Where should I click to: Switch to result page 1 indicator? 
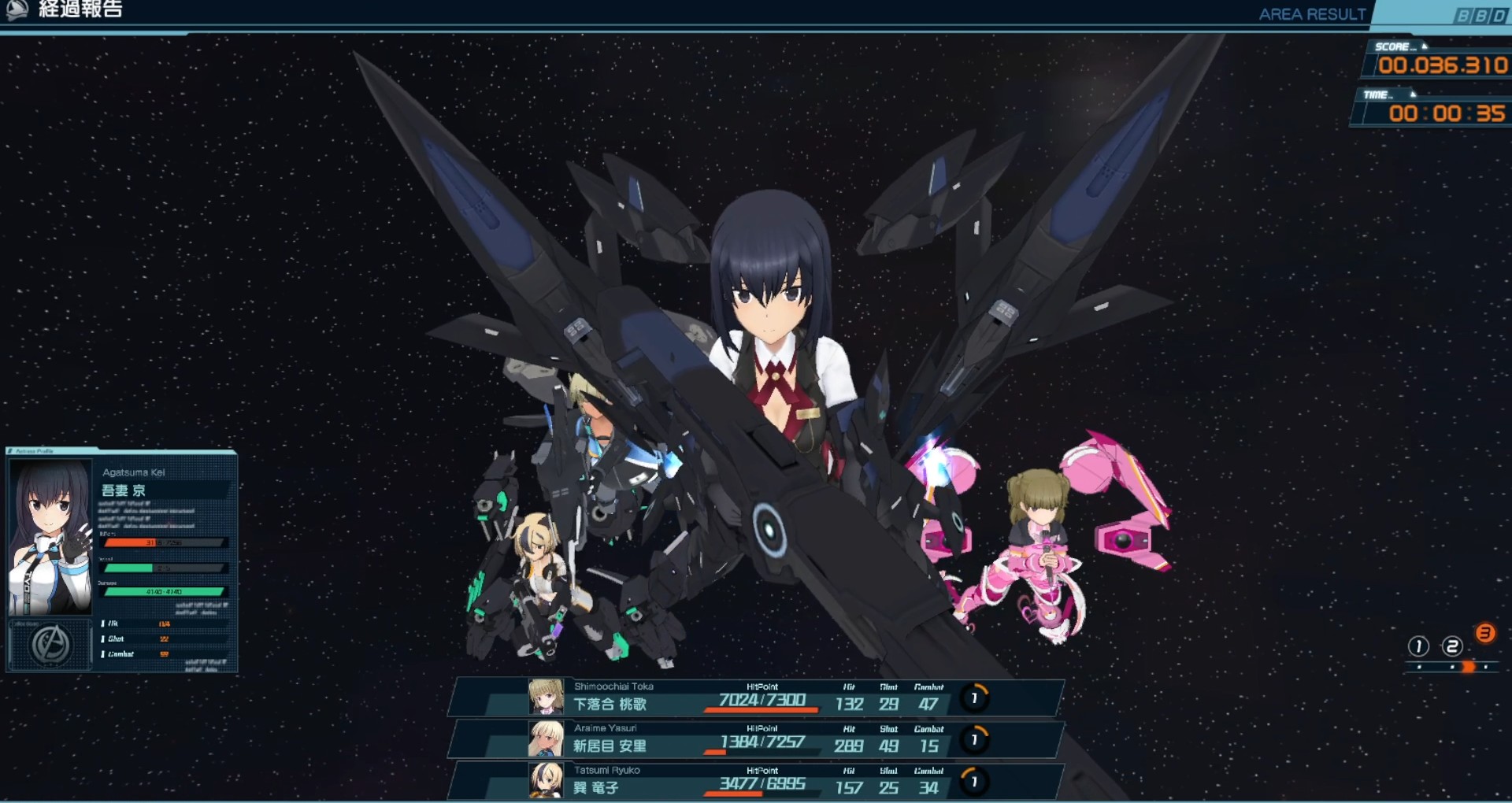1418,647
